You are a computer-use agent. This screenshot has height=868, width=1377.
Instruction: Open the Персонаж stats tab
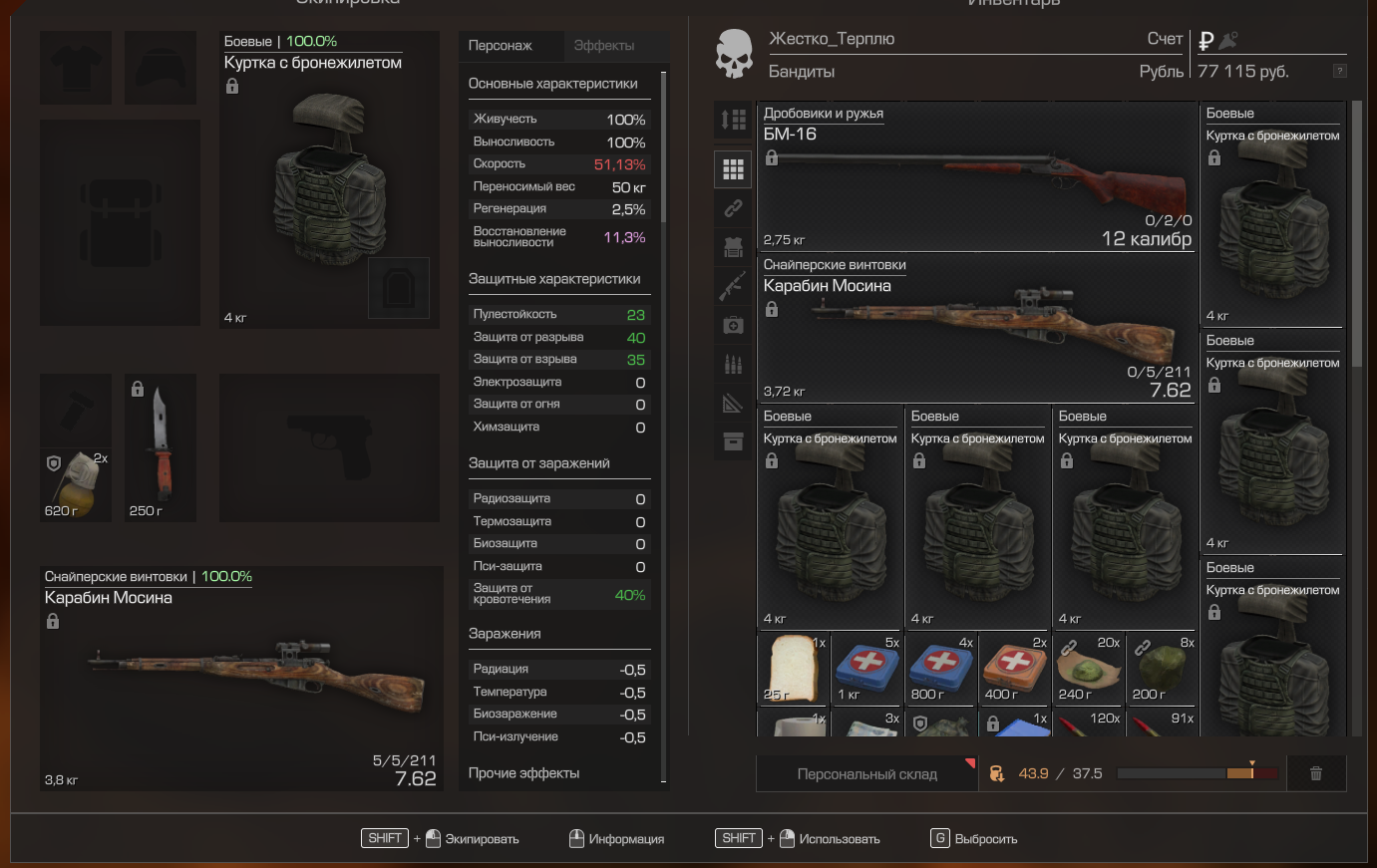[x=501, y=46]
